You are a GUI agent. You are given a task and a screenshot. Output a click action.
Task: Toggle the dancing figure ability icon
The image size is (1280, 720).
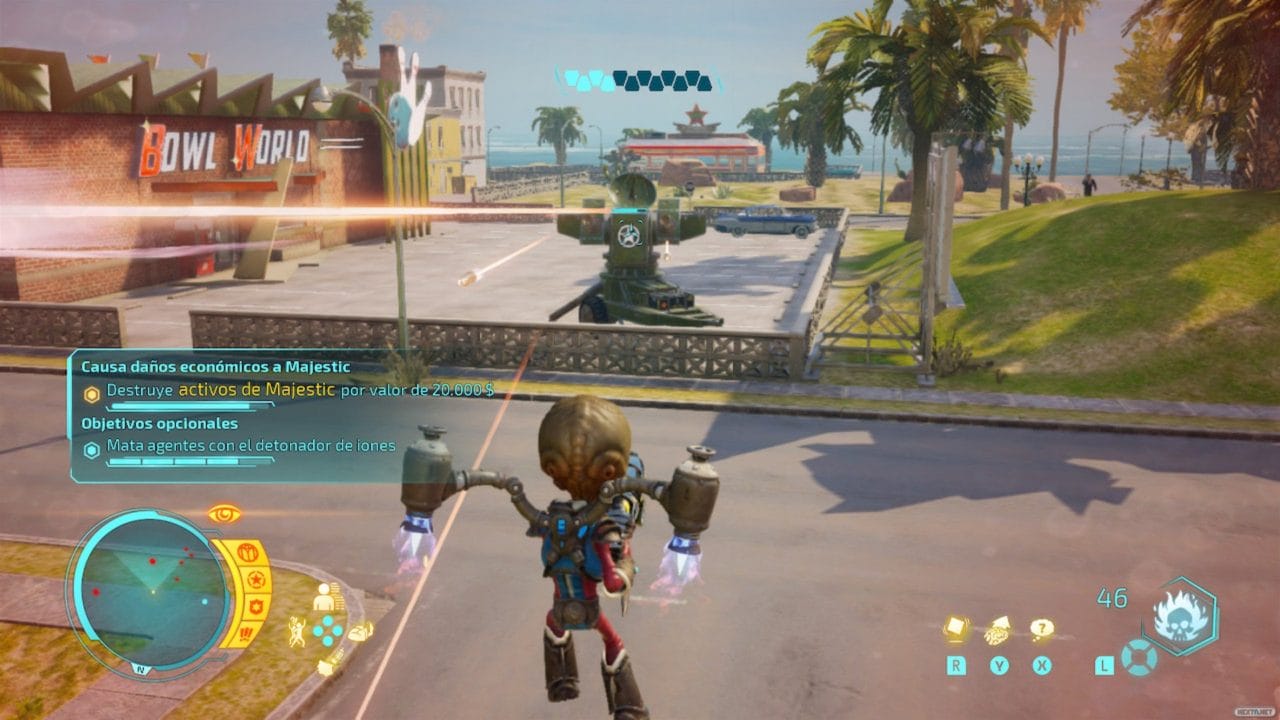coord(298,630)
